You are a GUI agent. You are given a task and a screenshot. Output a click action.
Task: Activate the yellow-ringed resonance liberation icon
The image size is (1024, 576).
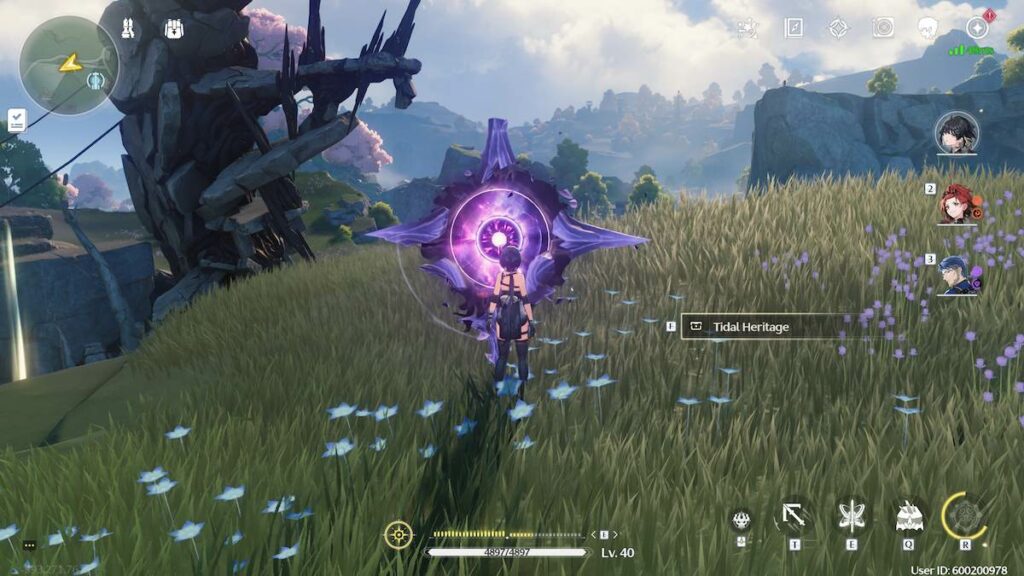click(965, 517)
